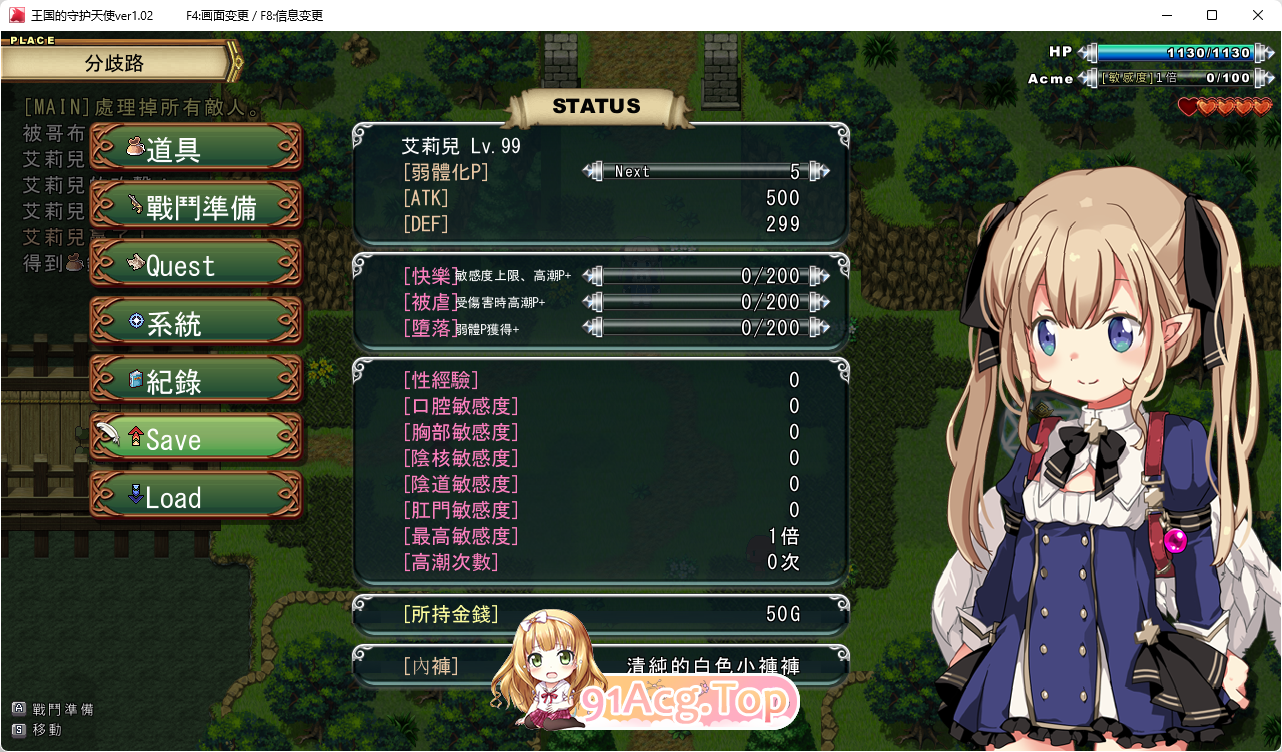Viewport: 1282px width, 752px height.
Task: Click the blue arrow icon on the Load button
Action: pyautogui.click(x=135, y=495)
